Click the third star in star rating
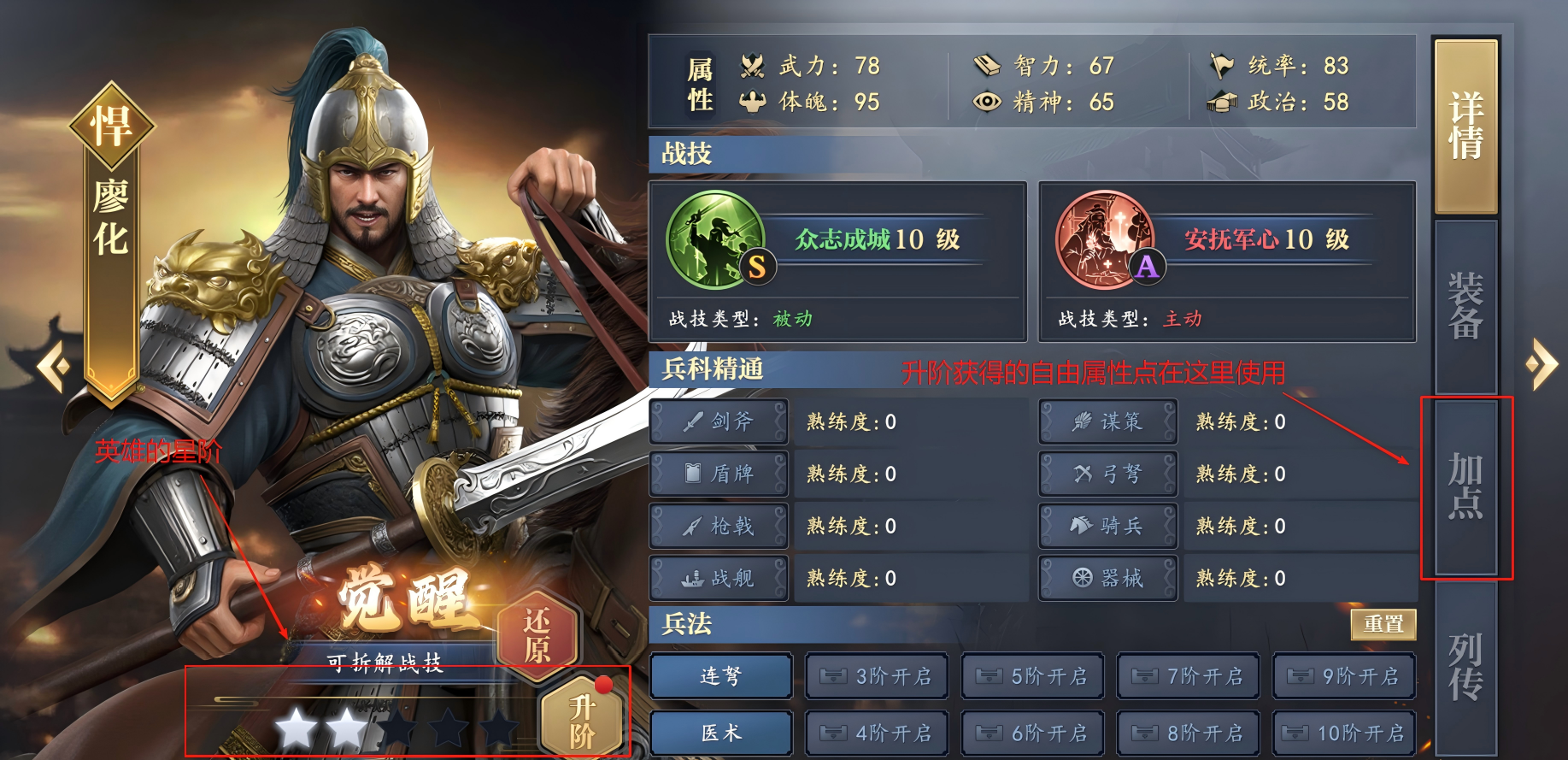1568x760 pixels. [x=398, y=726]
